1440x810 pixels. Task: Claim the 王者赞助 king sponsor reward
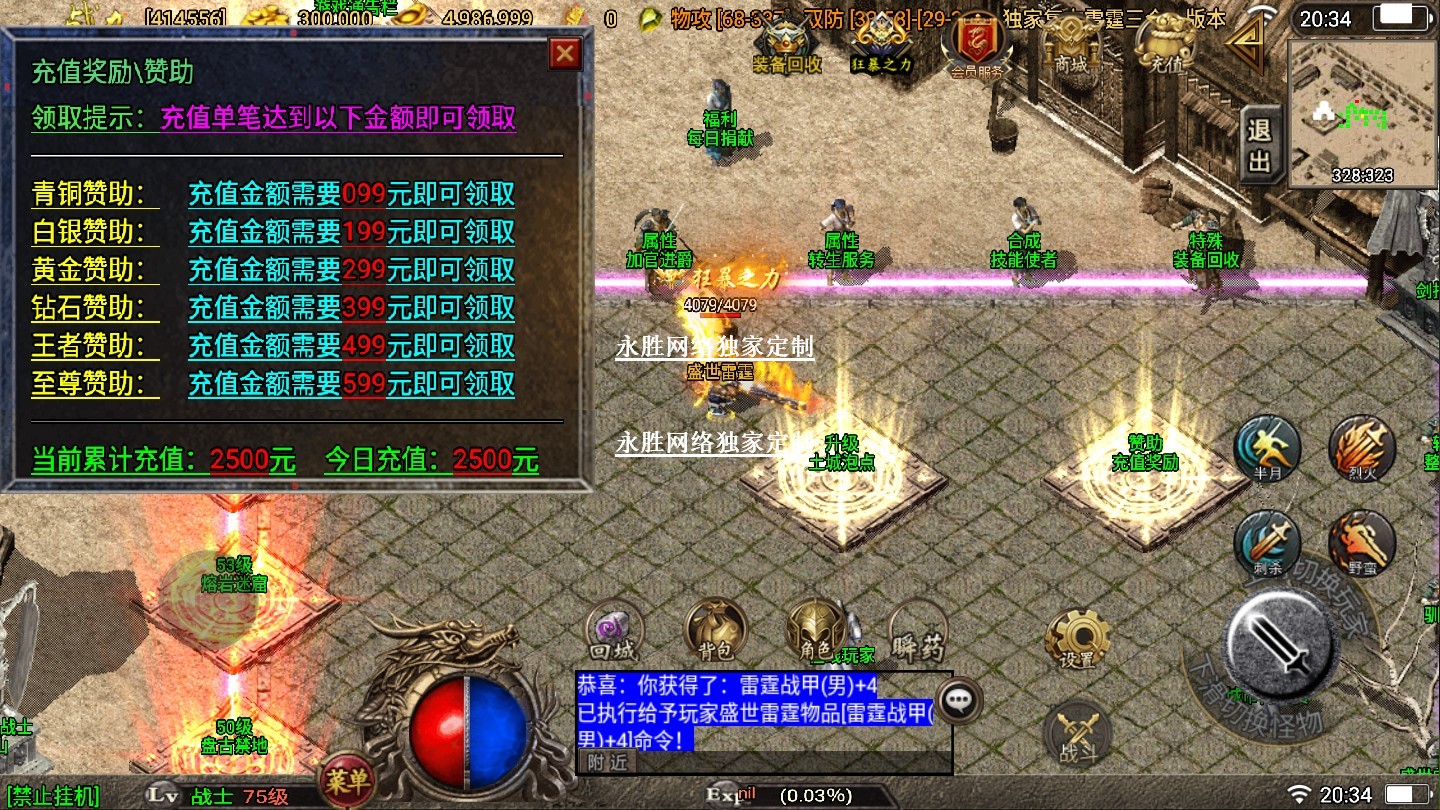click(351, 346)
